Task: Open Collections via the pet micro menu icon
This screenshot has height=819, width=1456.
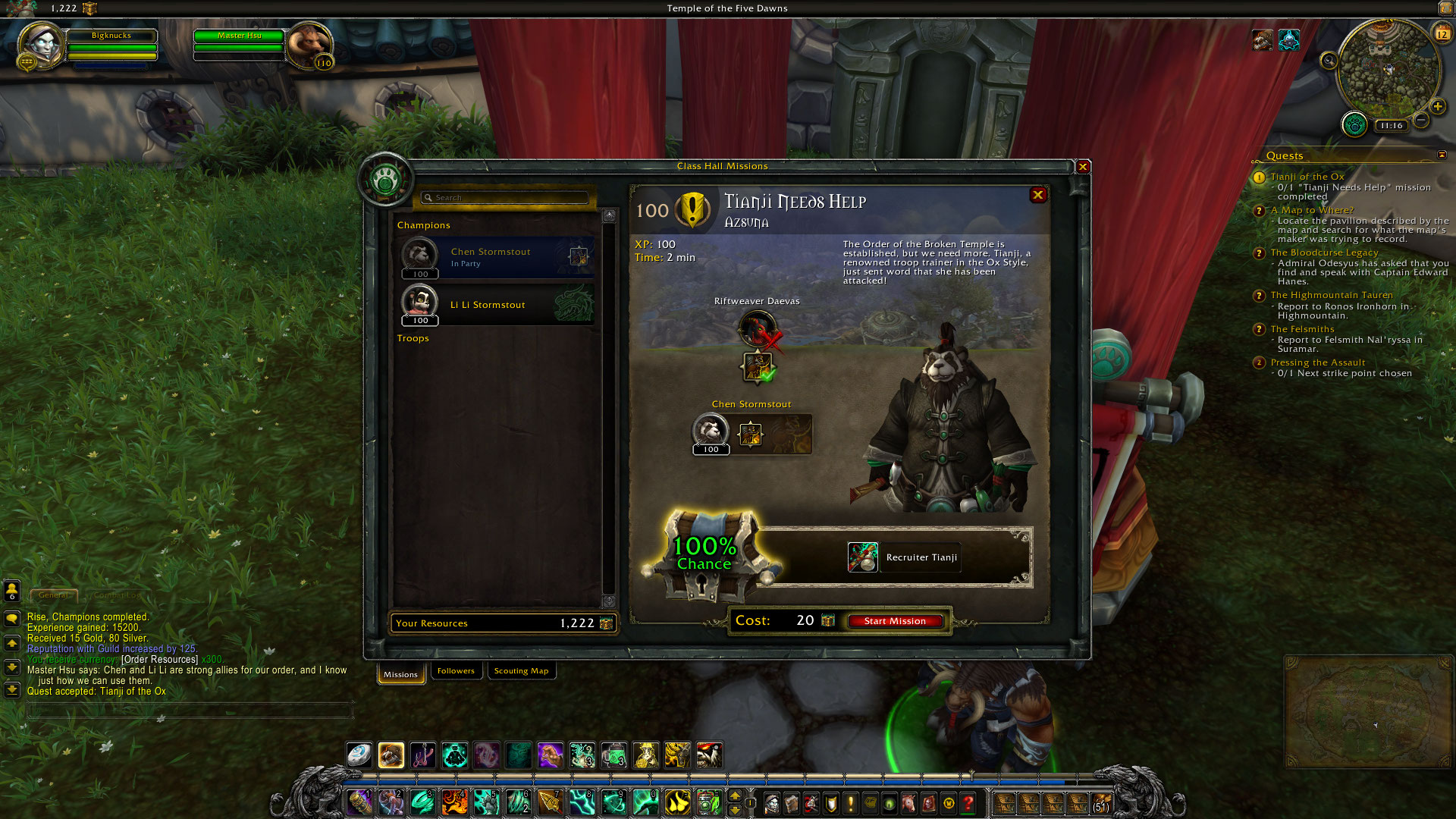Action: tap(908, 804)
